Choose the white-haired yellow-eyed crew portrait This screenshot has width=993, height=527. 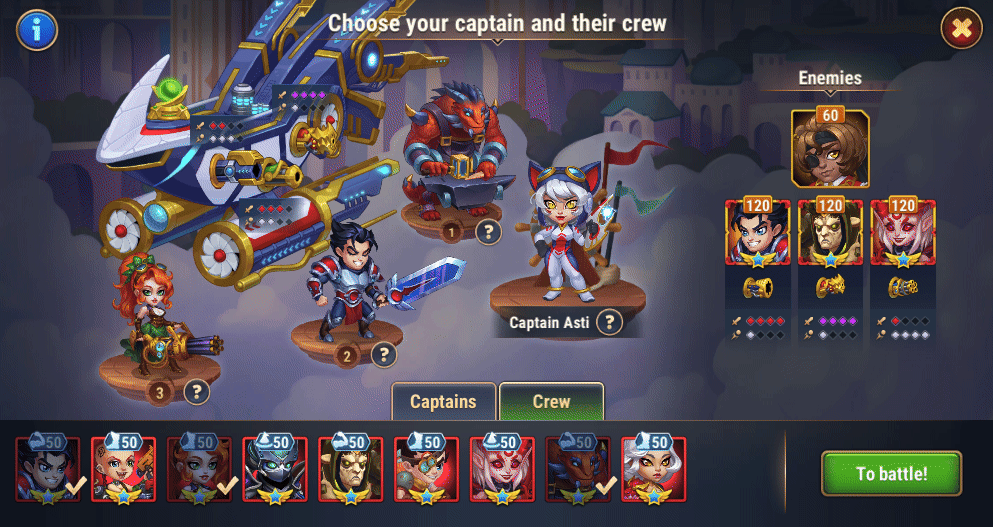pyautogui.click(x=653, y=469)
